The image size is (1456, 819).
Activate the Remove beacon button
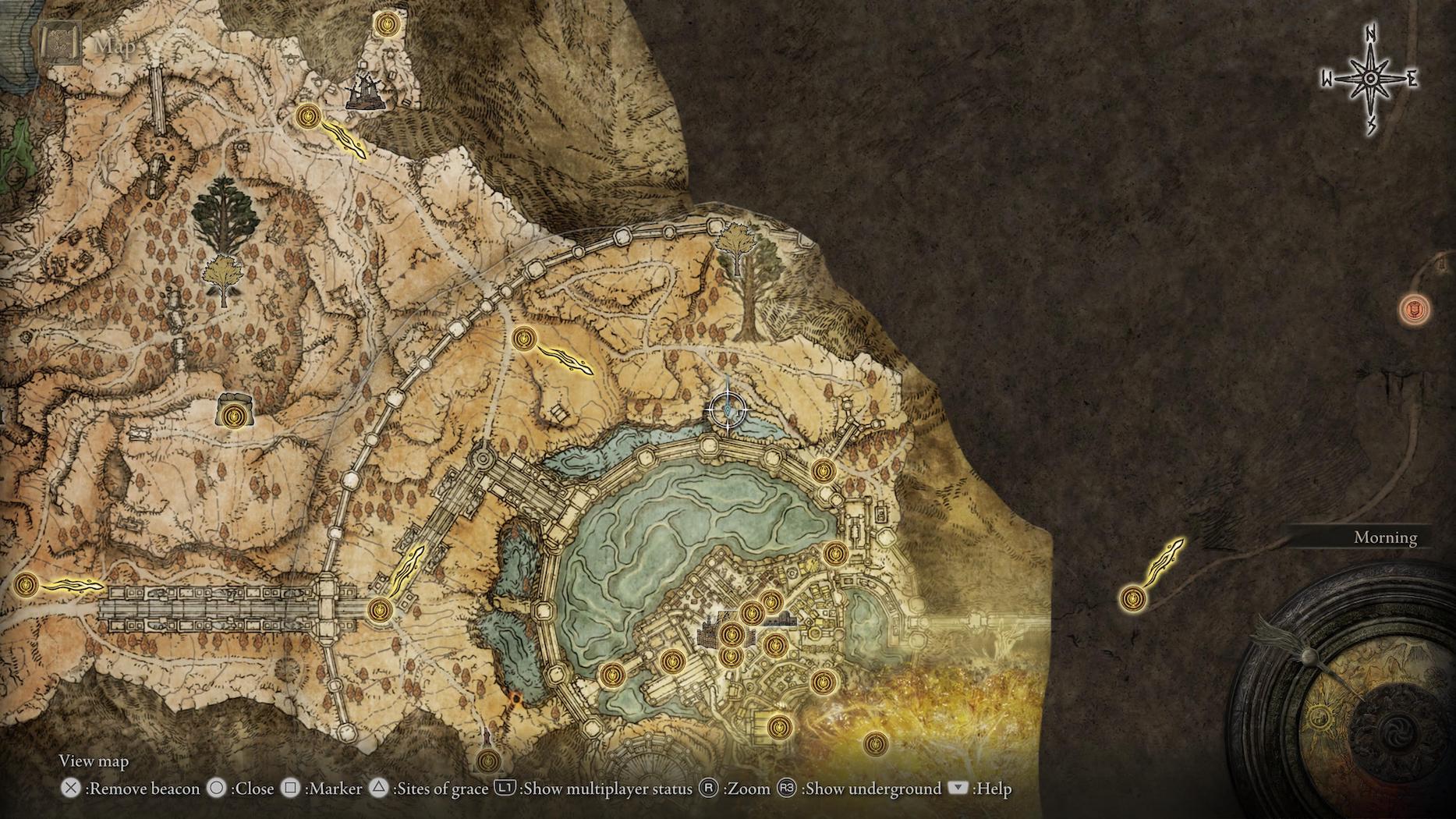71,789
